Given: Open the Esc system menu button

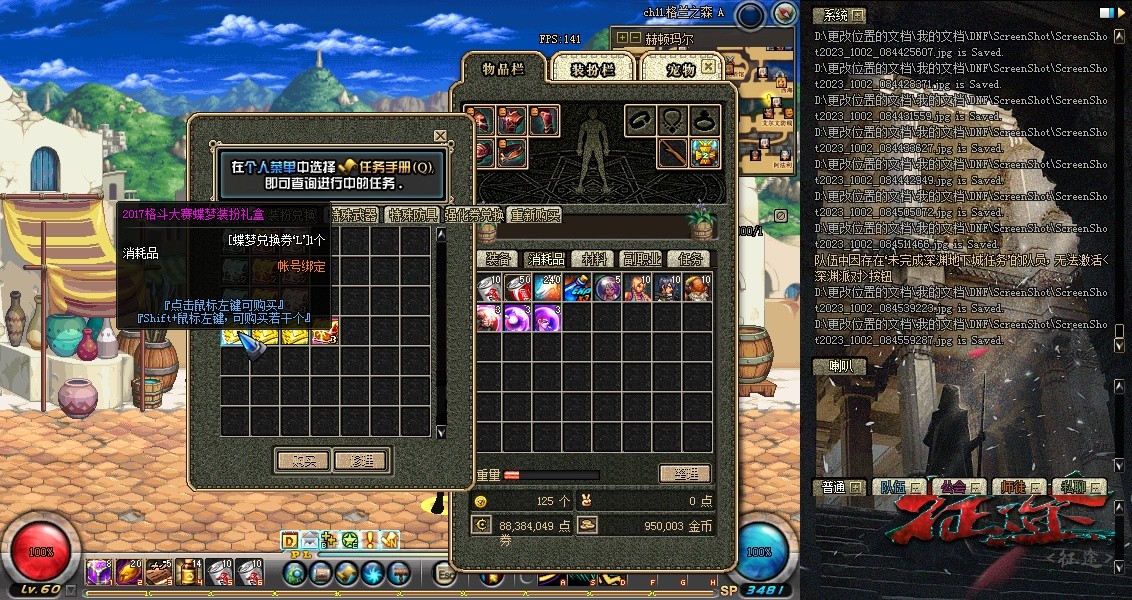Looking at the screenshot, I should tap(446, 573).
